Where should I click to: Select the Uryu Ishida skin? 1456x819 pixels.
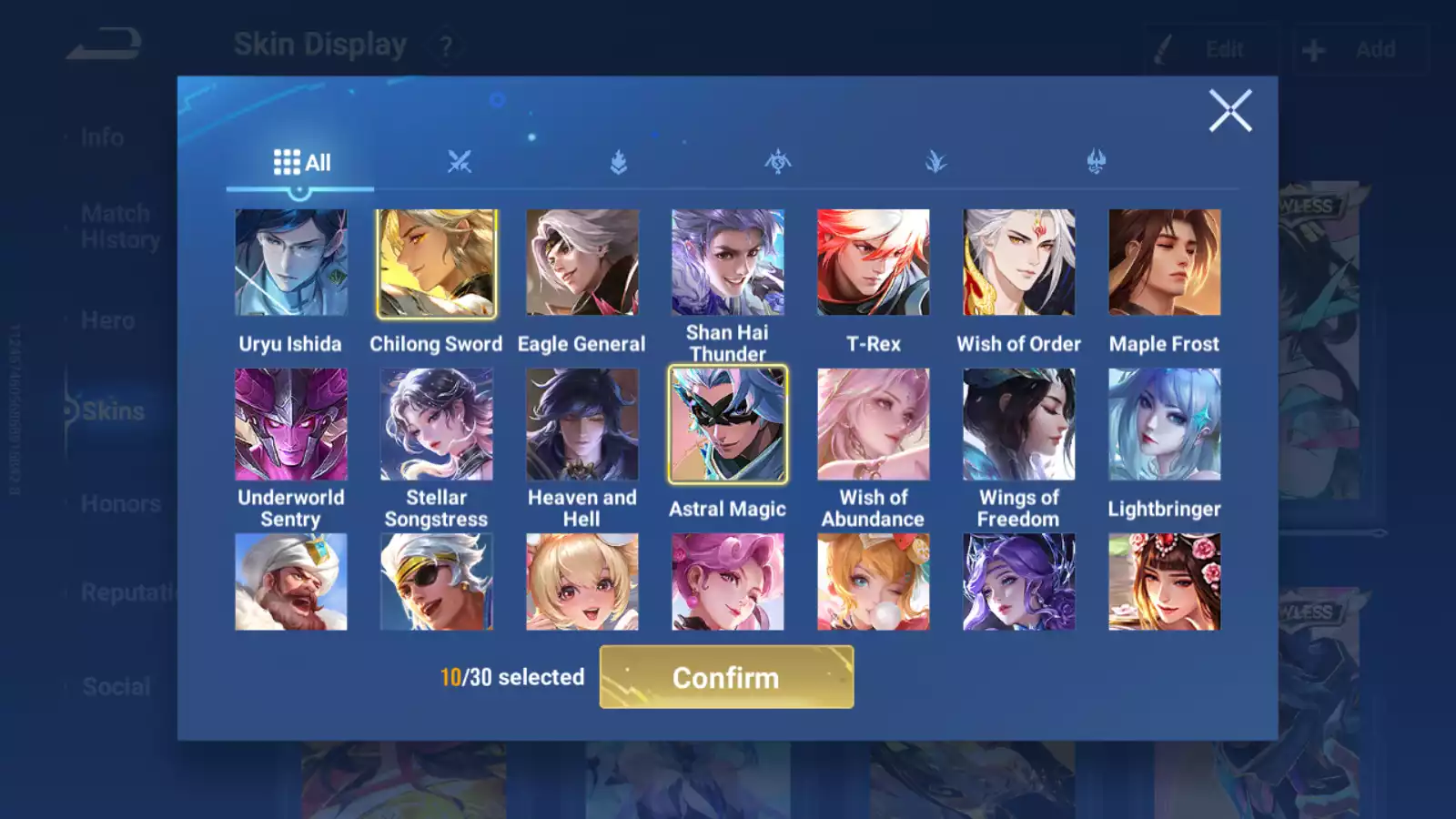[291, 263]
